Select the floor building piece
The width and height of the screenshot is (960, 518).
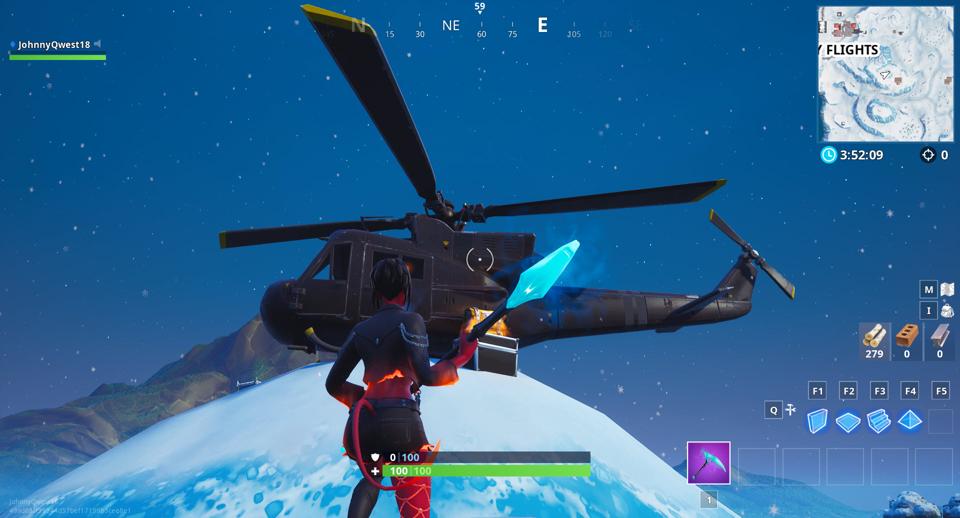tap(848, 421)
